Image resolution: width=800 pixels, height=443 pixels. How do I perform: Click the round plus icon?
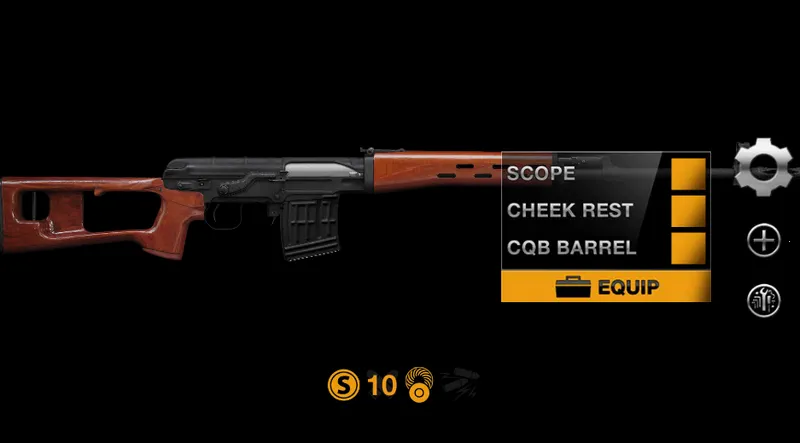764,239
